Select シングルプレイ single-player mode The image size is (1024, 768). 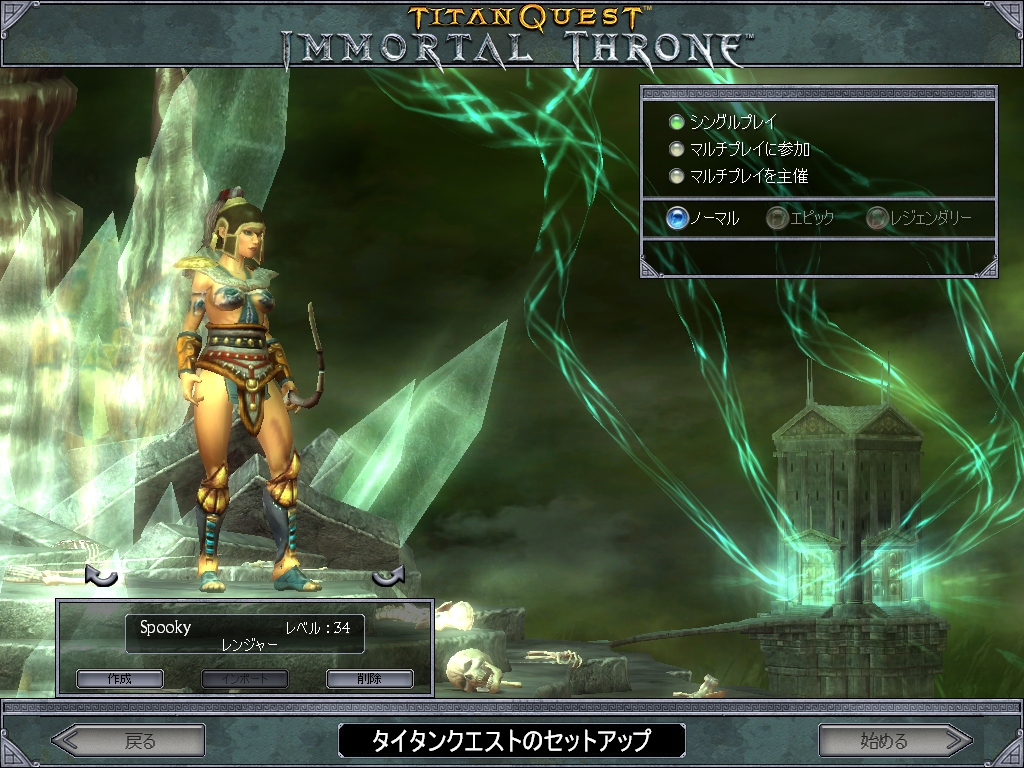pyautogui.click(x=677, y=123)
